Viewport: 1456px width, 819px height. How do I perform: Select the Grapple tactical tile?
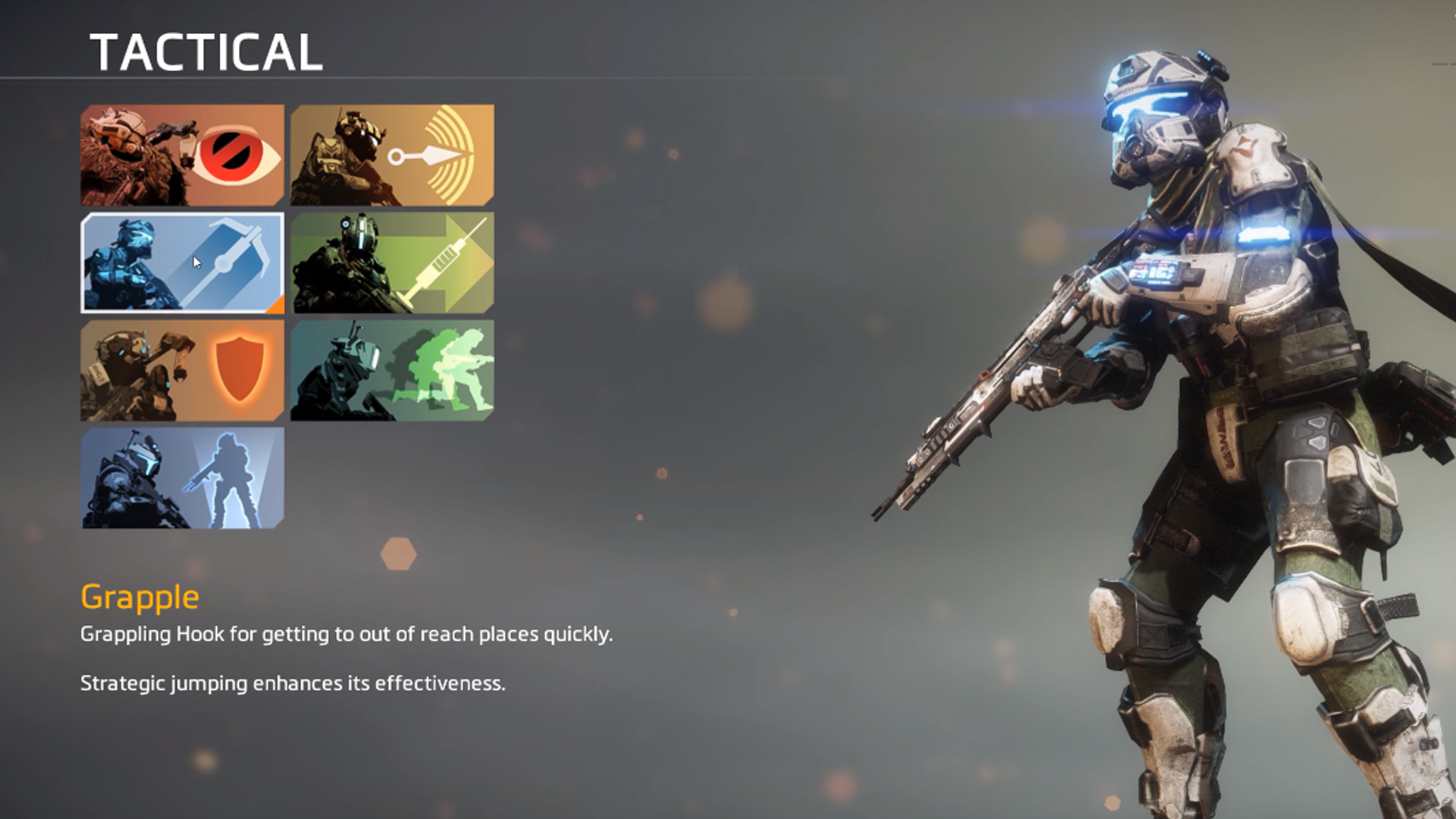pos(182,262)
